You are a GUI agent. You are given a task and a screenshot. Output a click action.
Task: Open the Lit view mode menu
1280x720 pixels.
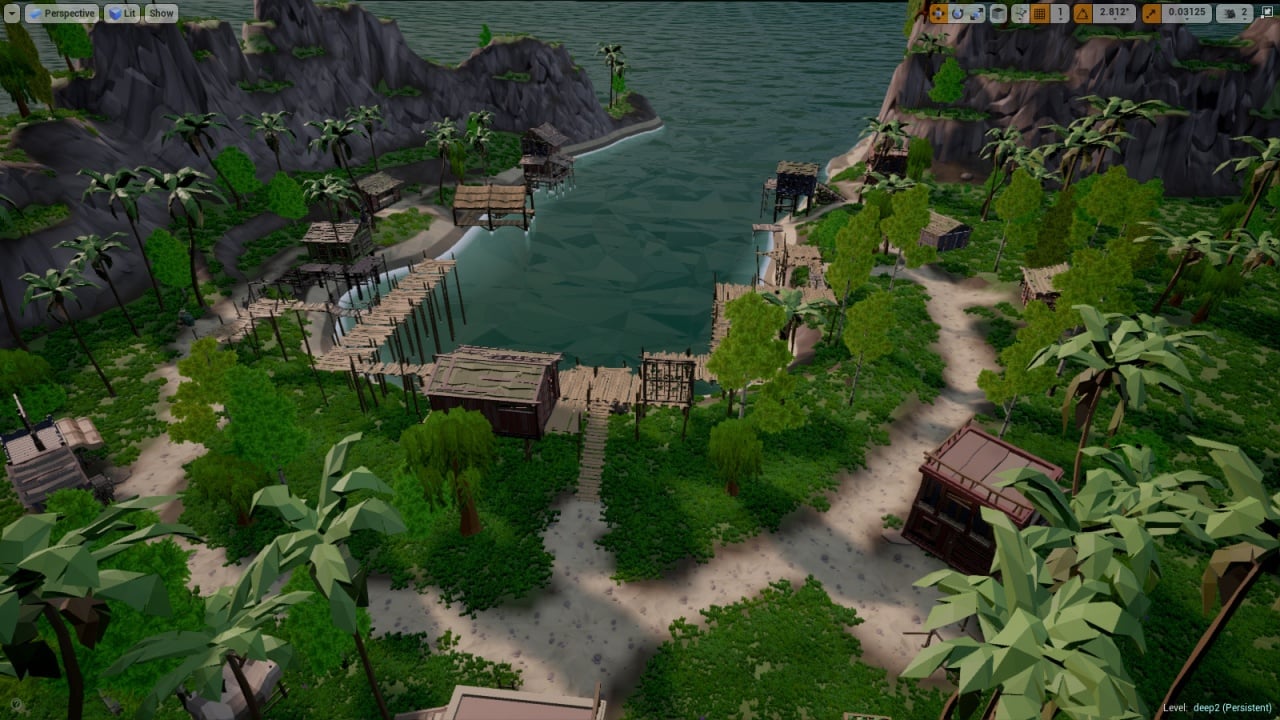pyautogui.click(x=123, y=13)
